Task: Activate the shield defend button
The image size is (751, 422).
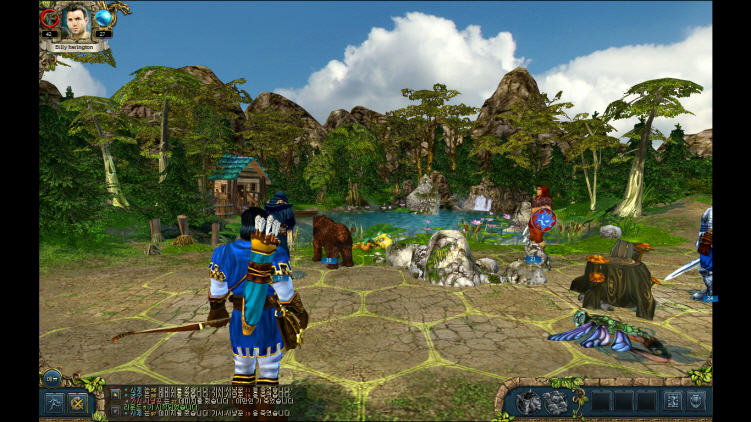Action: click(x=696, y=402)
